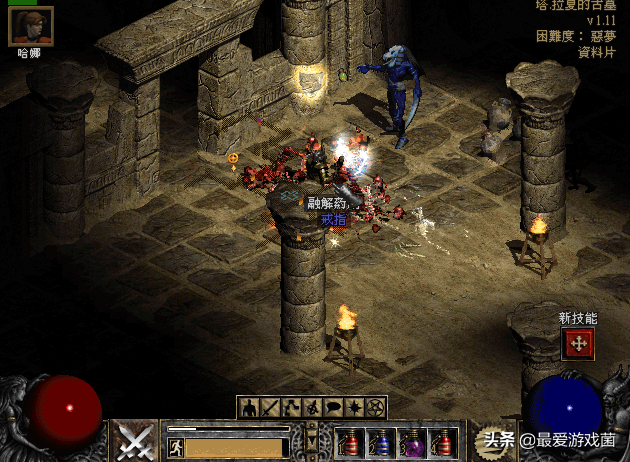Select the mercenary portrait of 哈娜
The image size is (630, 462).
point(30,25)
